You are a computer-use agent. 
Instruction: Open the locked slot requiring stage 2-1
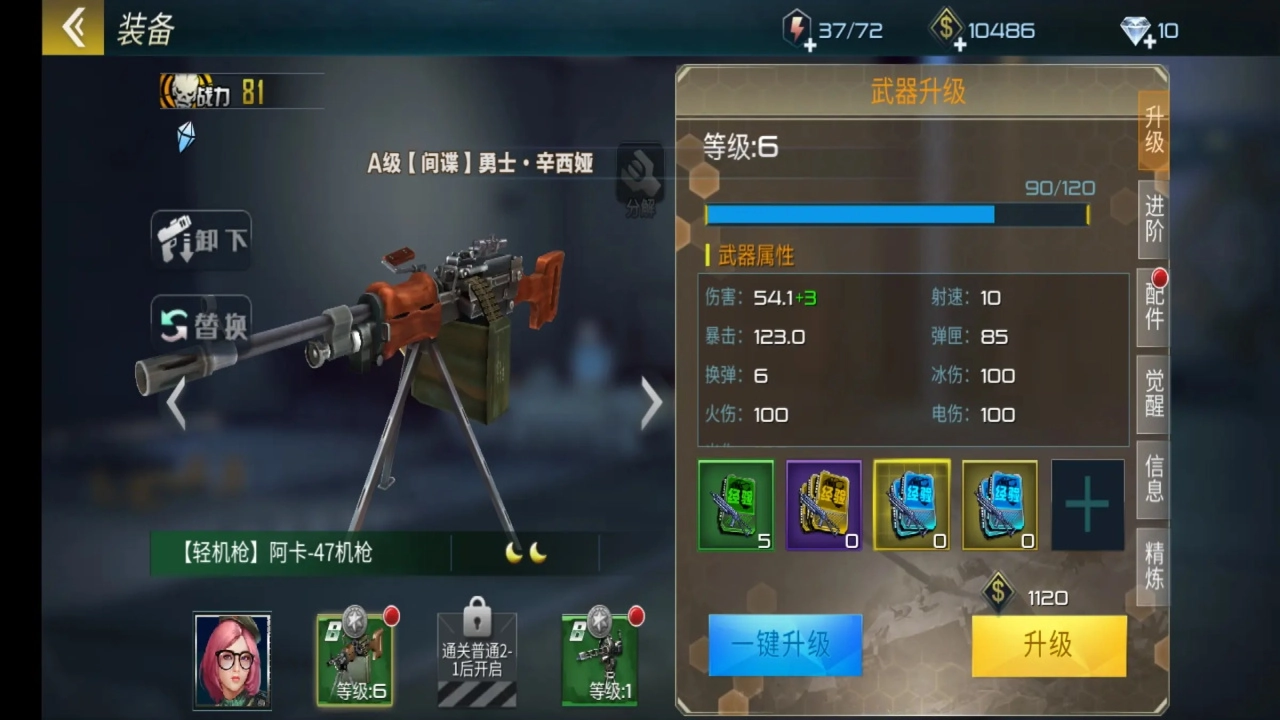477,655
